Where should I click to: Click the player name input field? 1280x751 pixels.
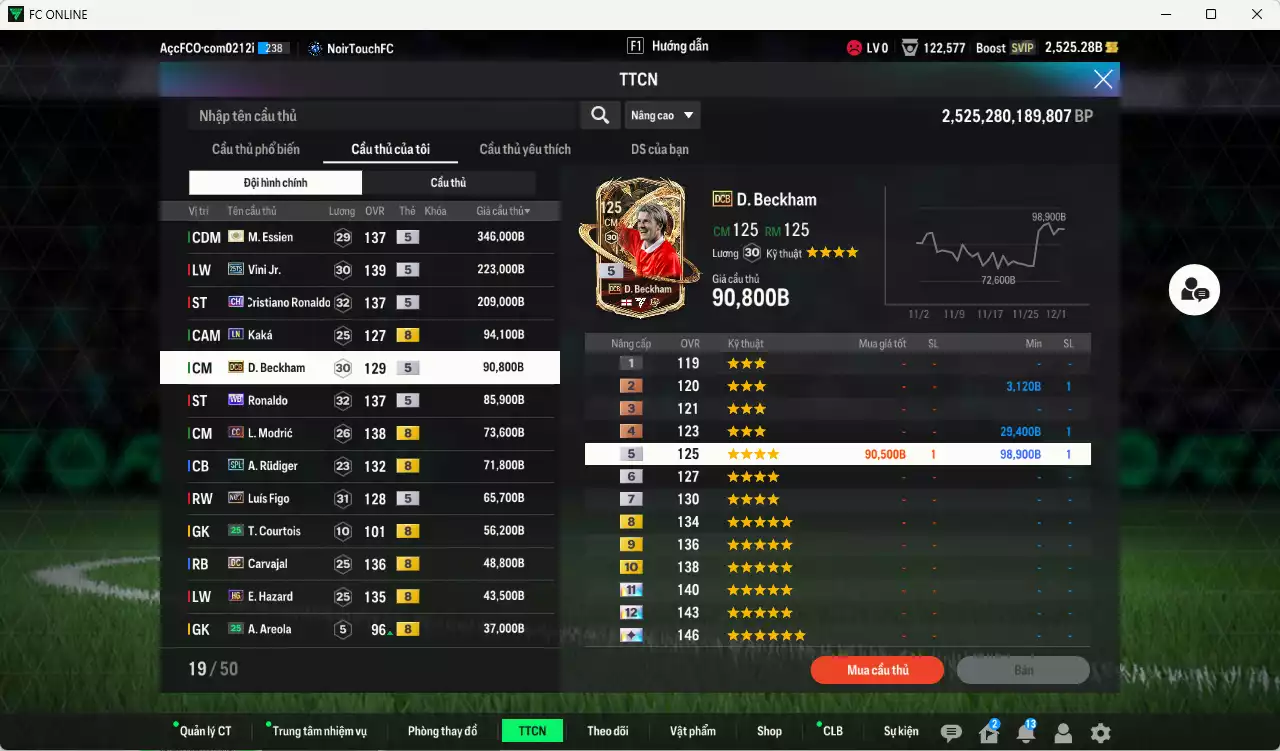point(380,115)
